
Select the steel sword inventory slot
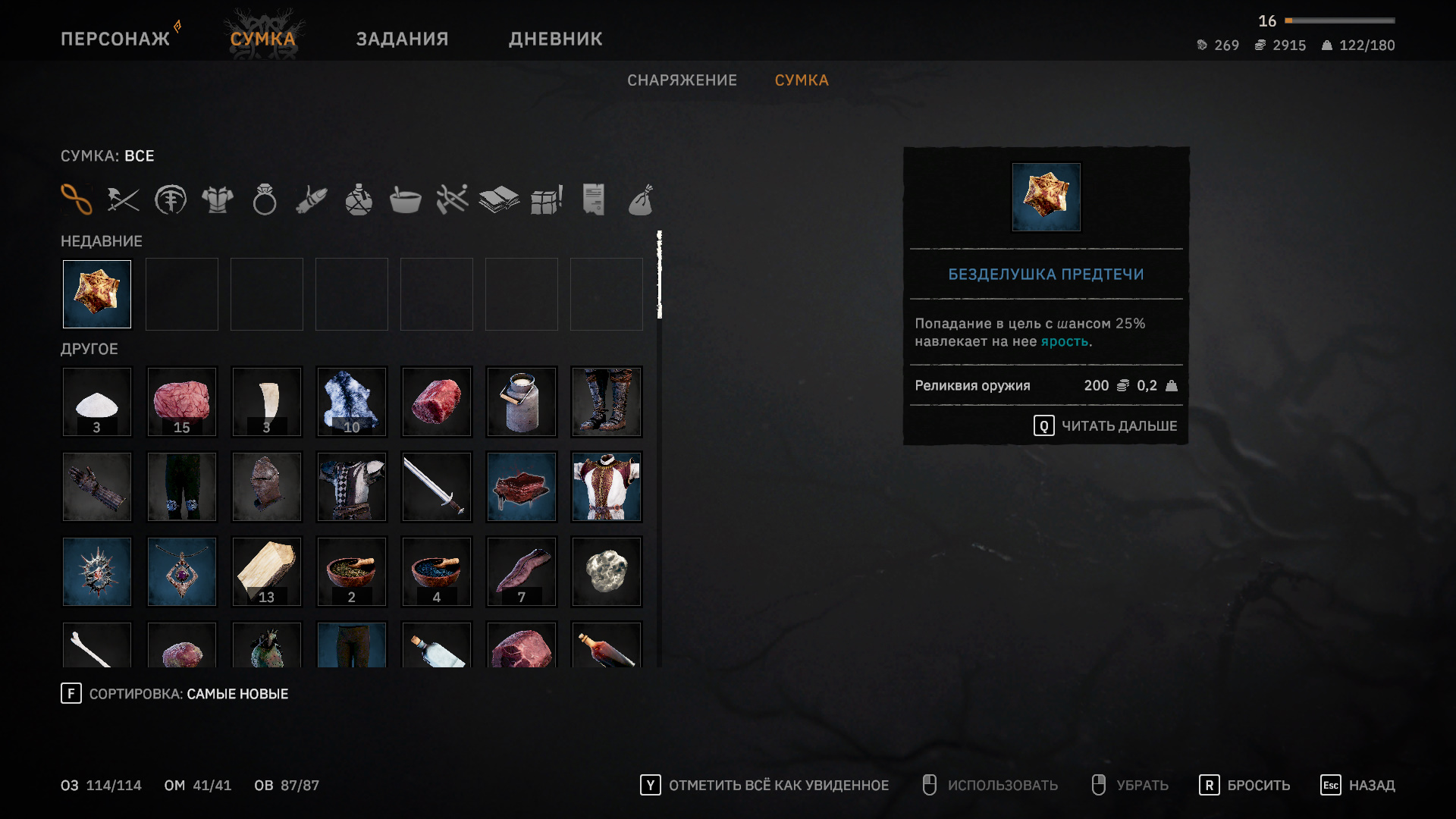437,487
